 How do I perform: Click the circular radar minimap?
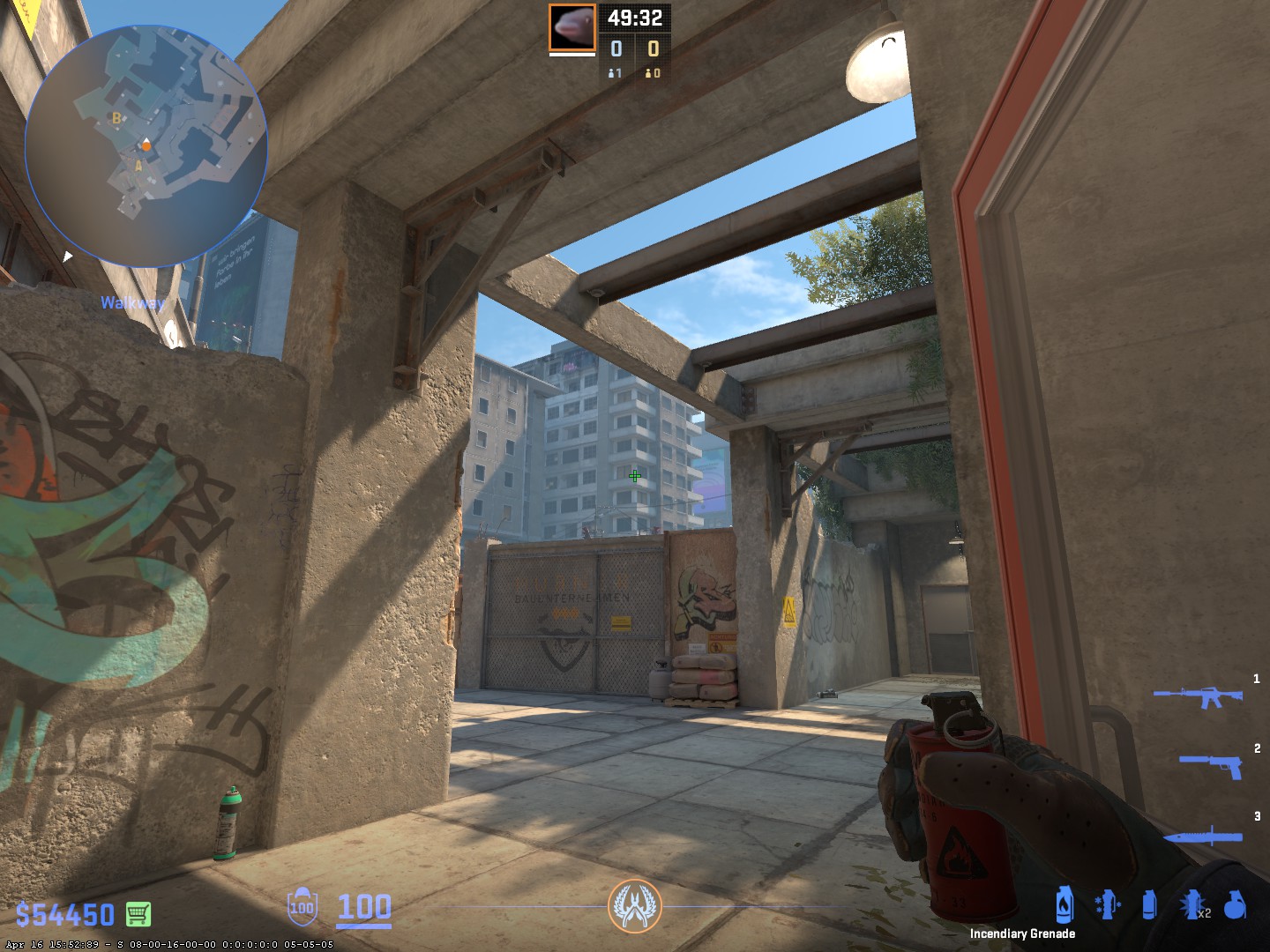click(x=146, y=146)
